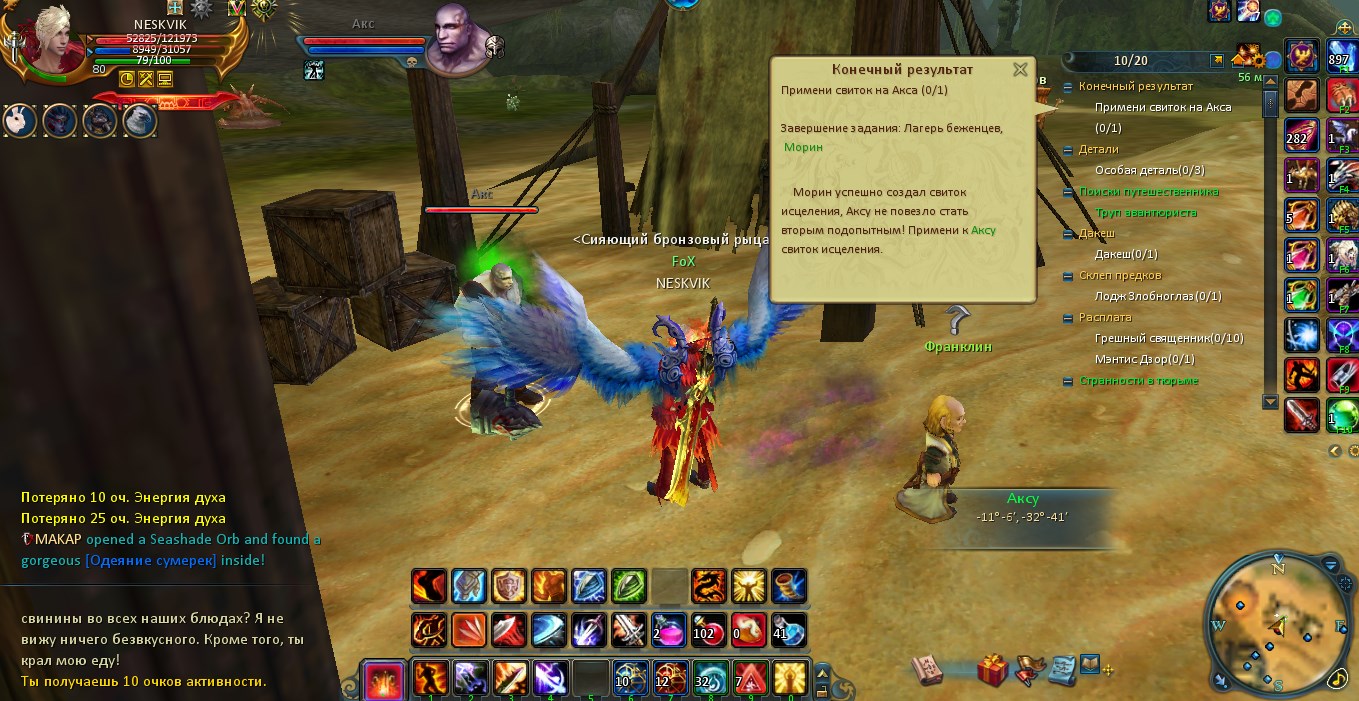
Task: Activate the black dragon skill on orange background
Action: coord(709,586)
